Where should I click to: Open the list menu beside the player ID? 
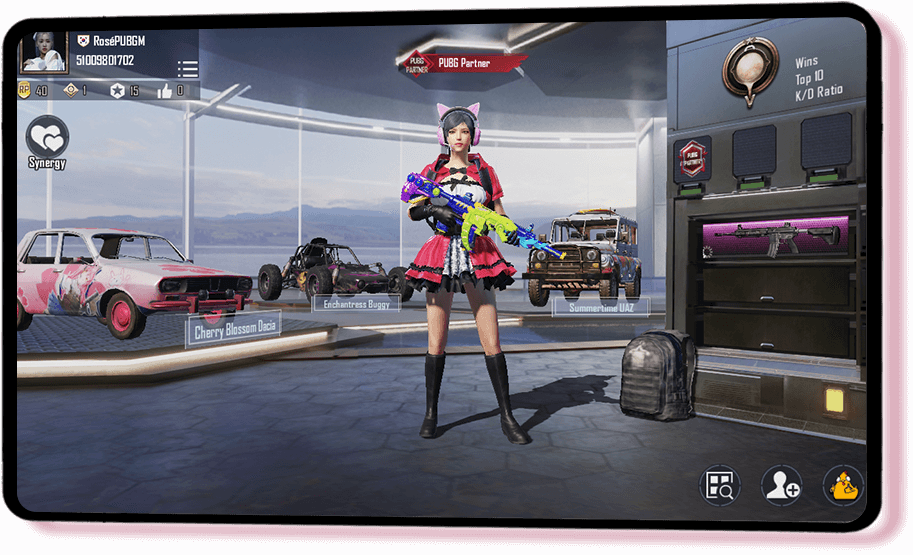(187, 69)
